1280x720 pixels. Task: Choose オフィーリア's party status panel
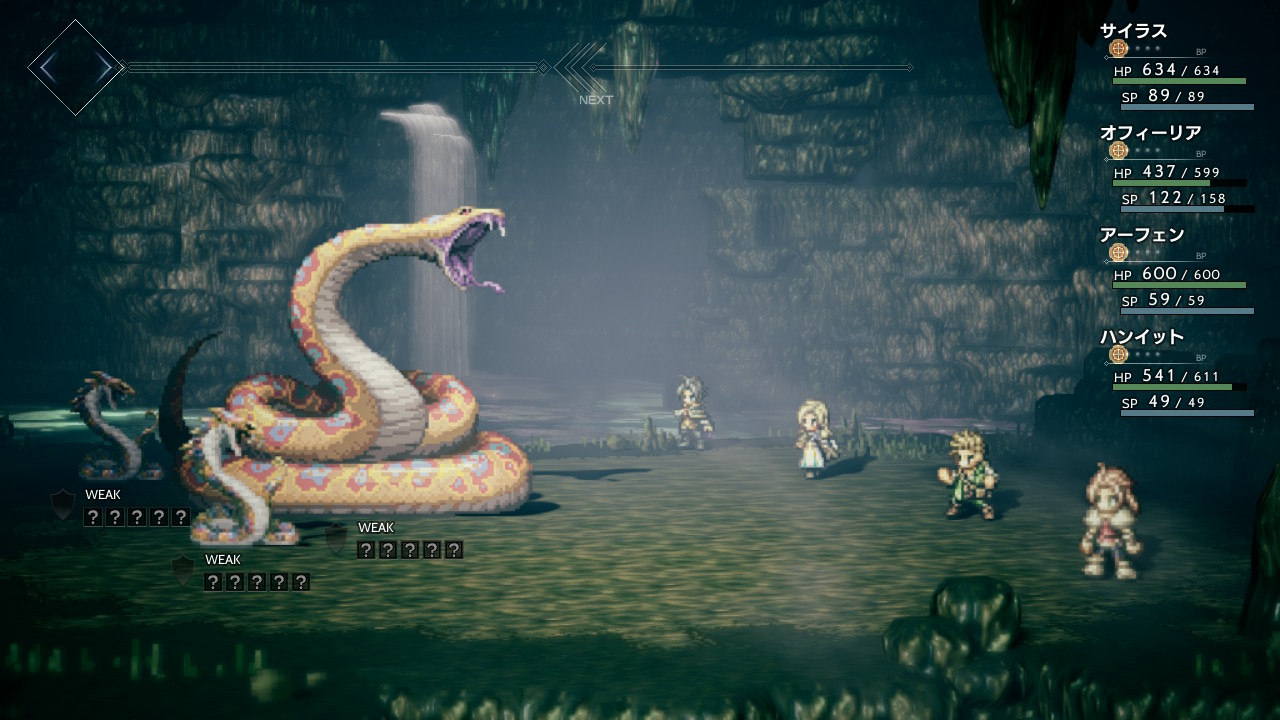coord(1150,134)
